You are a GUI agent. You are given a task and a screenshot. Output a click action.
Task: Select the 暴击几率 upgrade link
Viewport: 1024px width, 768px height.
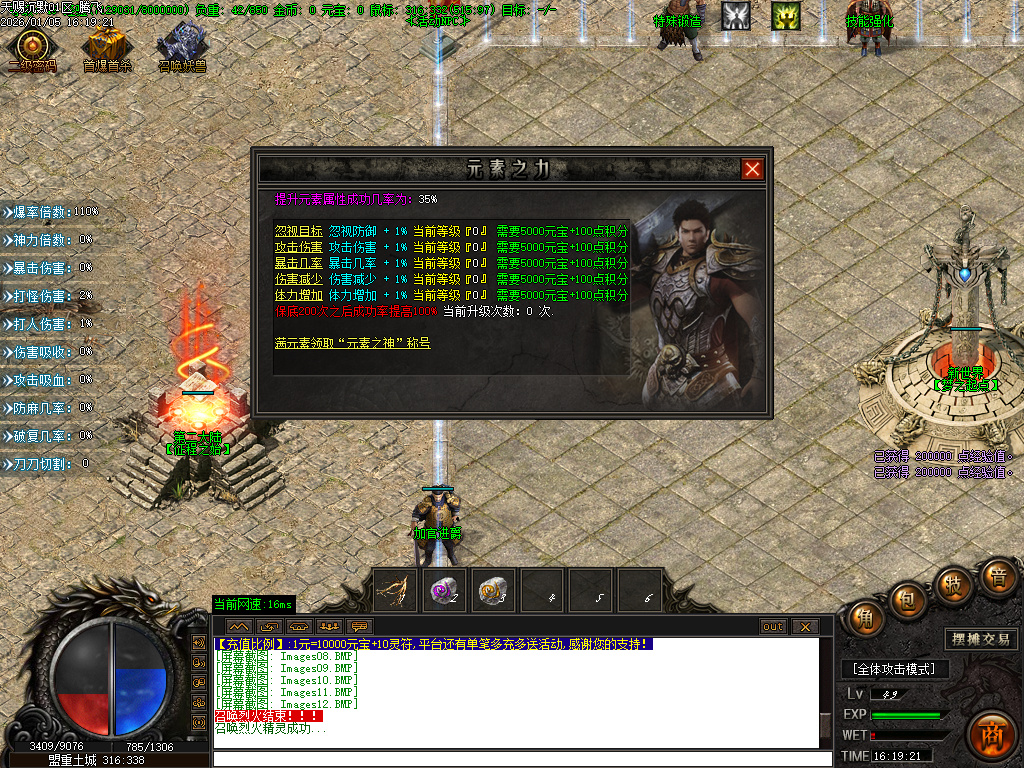299,263
